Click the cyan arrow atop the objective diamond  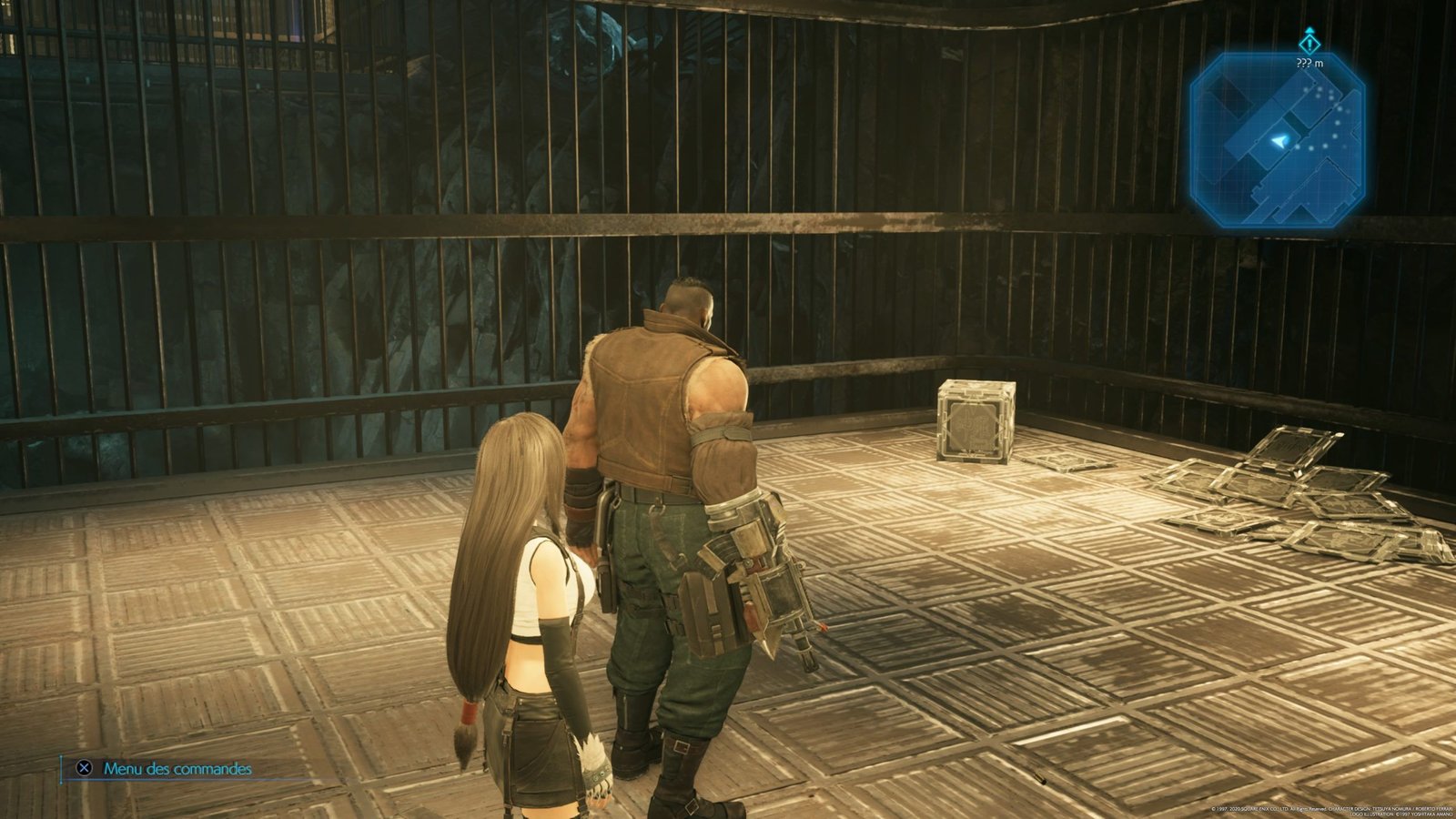1310,30
